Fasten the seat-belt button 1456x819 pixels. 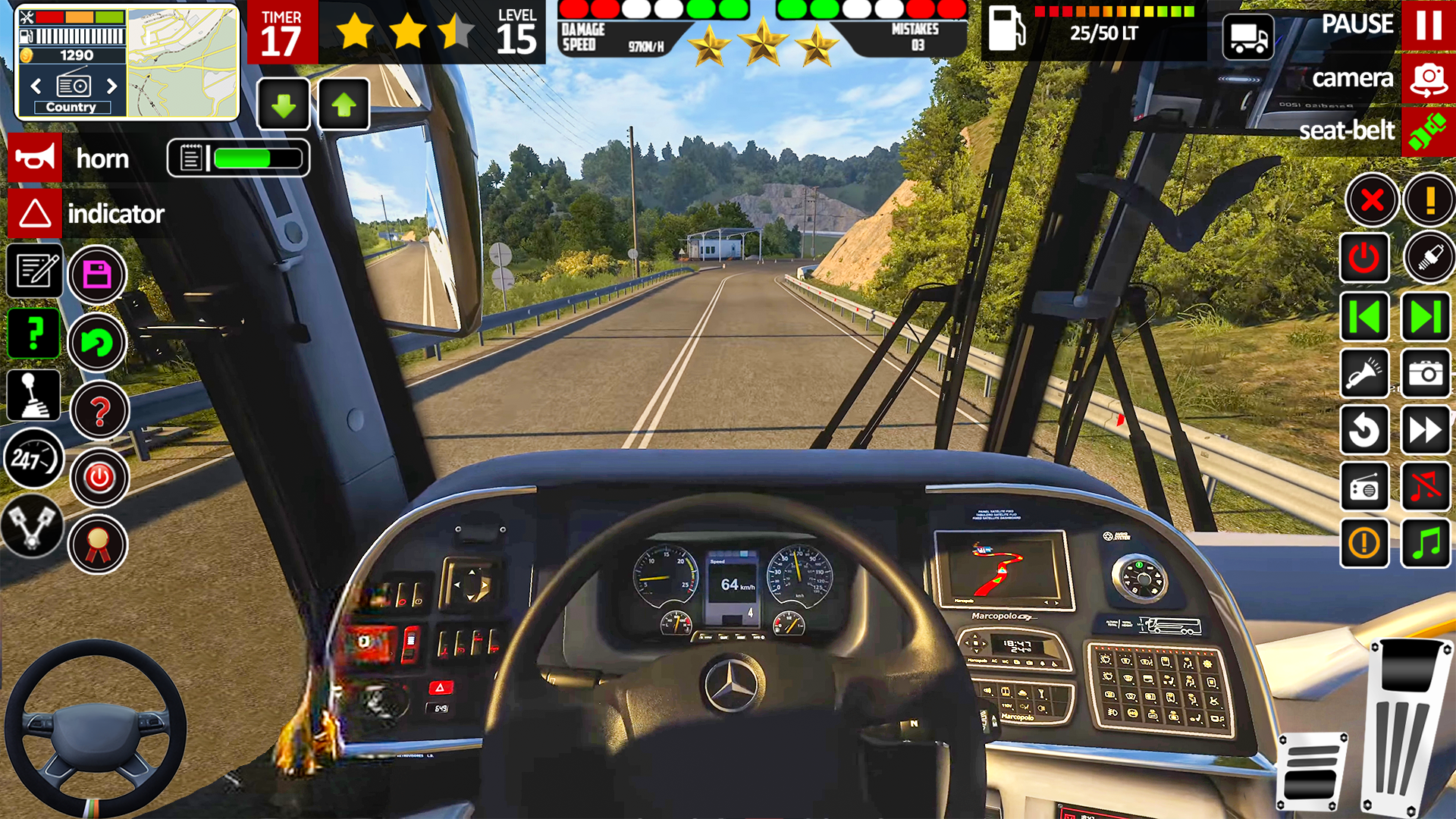point(1428,132)
